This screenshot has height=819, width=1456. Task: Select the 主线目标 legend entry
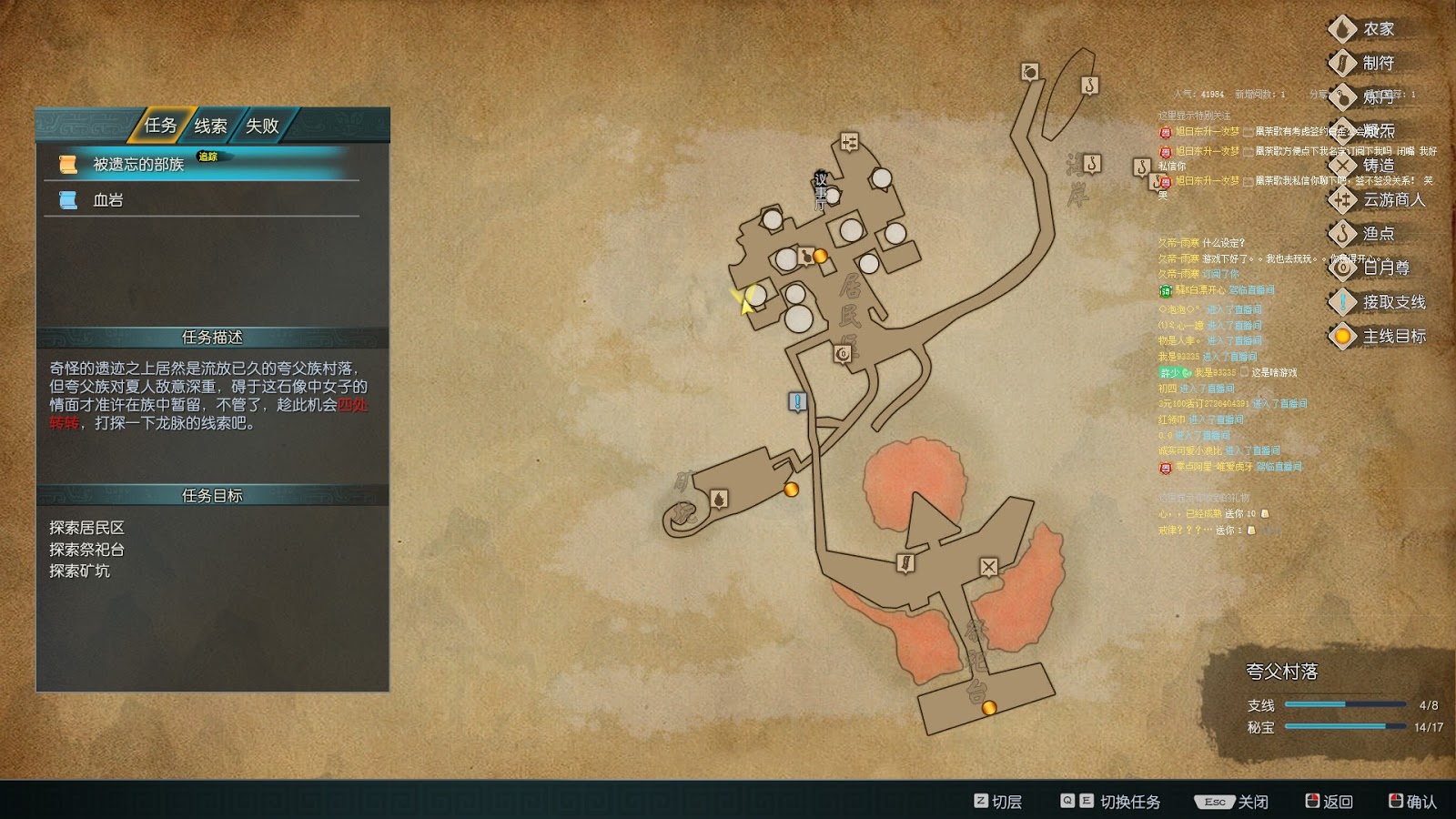[1393, 337]
